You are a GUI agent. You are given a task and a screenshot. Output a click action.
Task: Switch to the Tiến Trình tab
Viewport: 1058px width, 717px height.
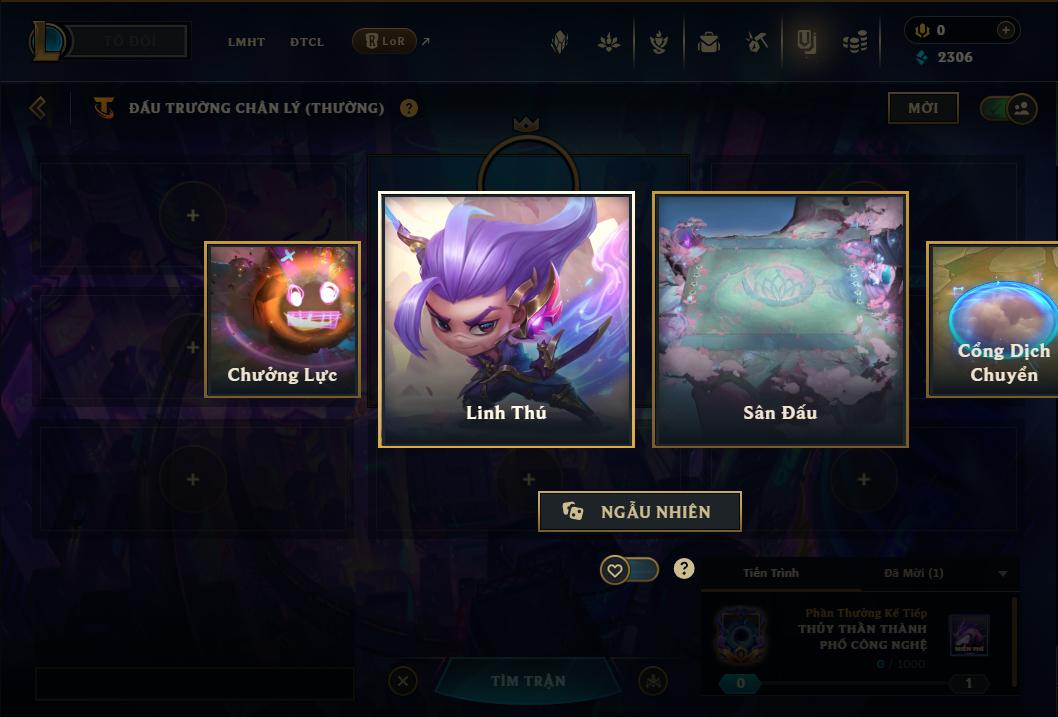tap(771, 573)
